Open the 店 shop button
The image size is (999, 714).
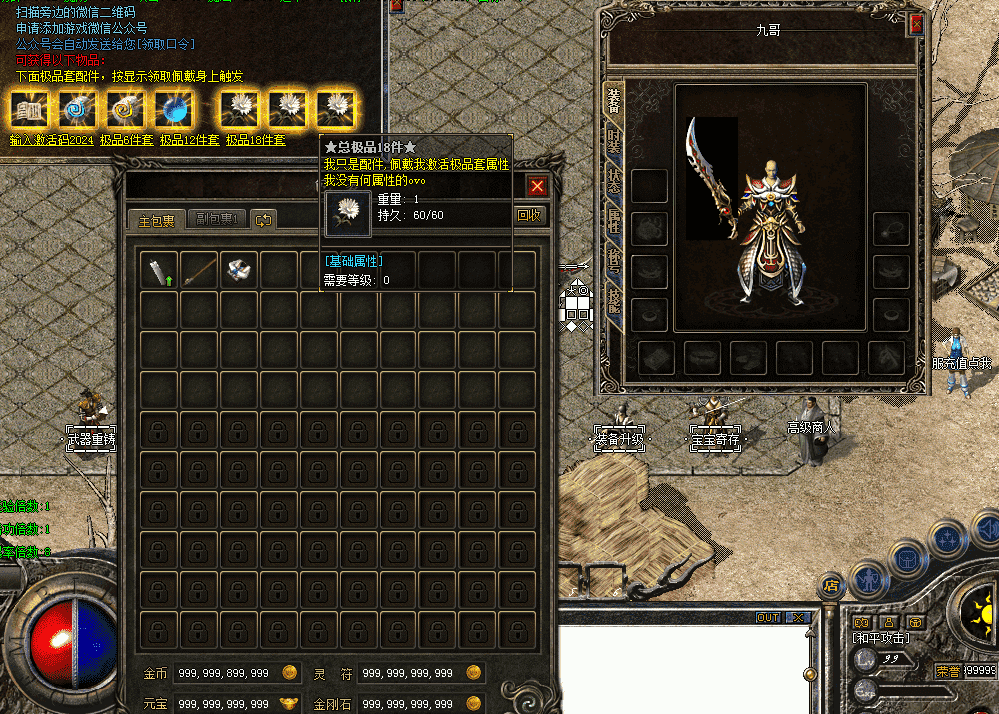(829, 584)
